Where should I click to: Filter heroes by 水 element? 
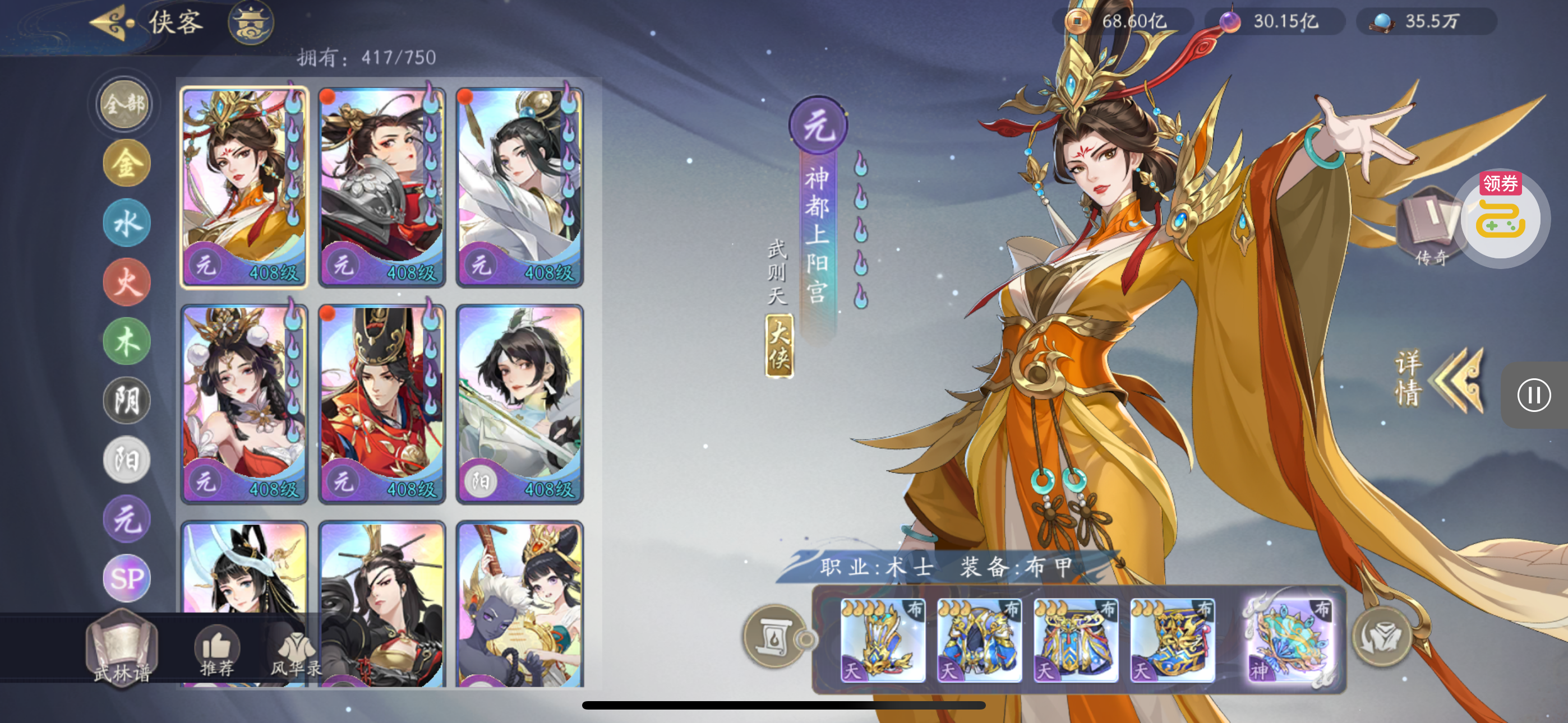pyautogui.click(x=127, y=223)
